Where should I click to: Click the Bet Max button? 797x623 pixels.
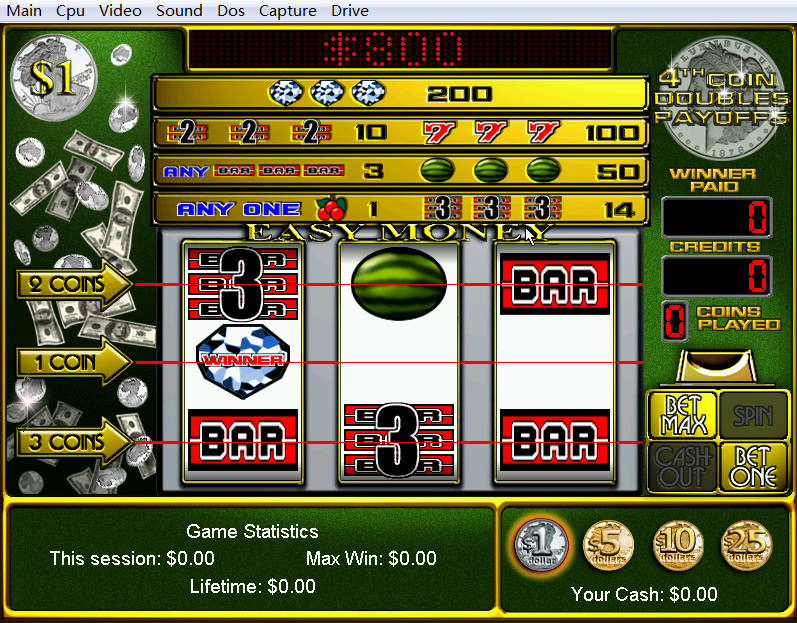click(682, 415)
